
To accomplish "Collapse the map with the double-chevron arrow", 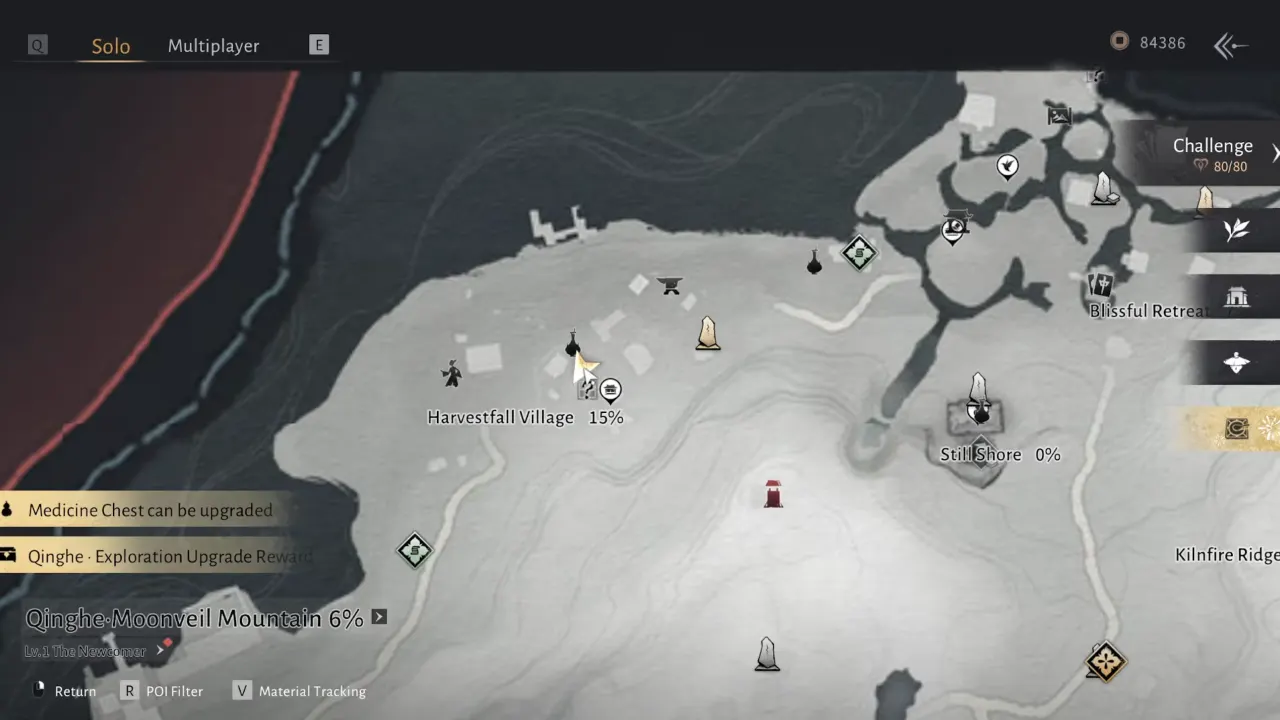I will [x=1231, y=45].
